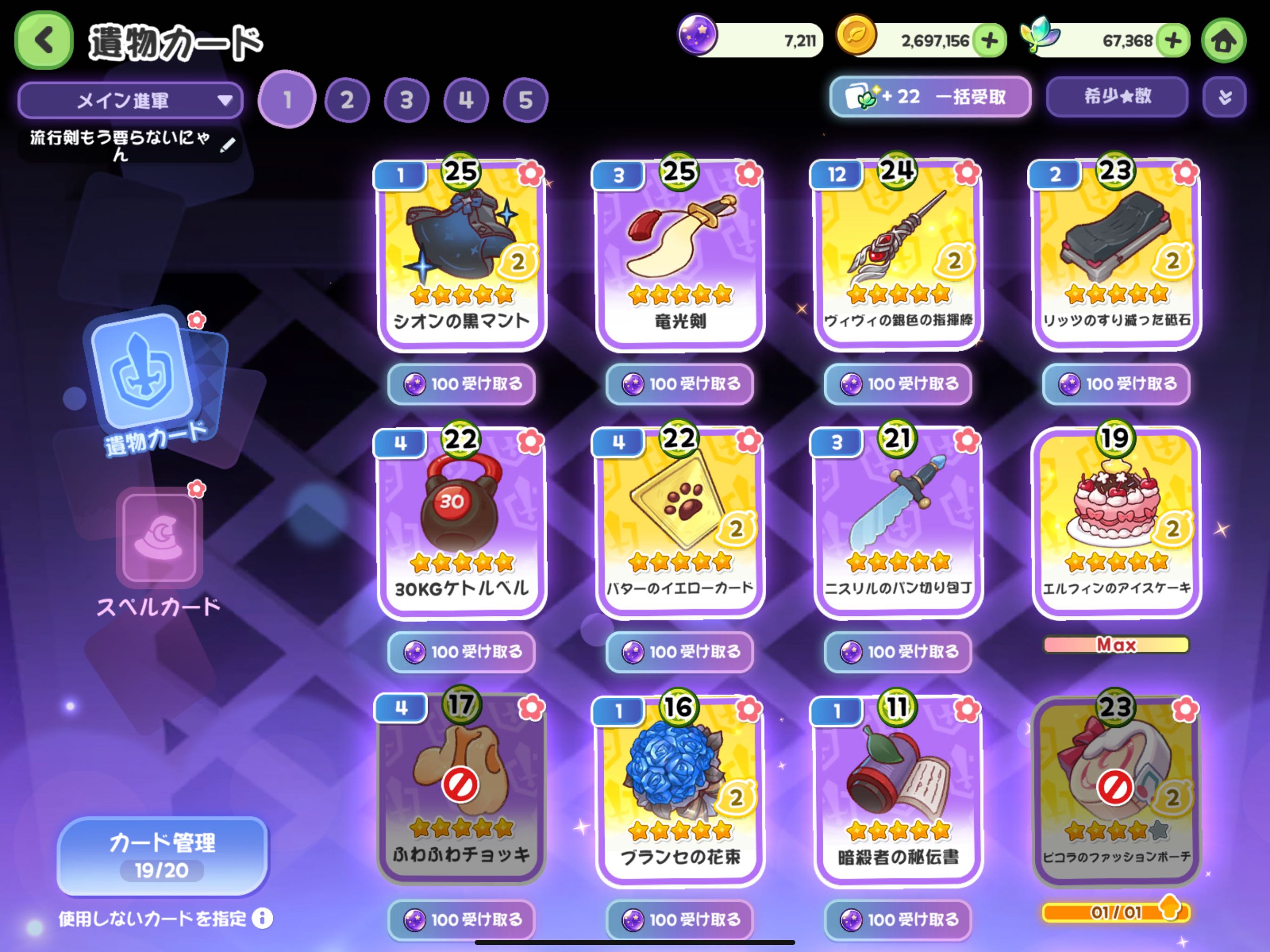
Task: Open the メイン進軍 deck dropdown
Action: coord(130,100)
